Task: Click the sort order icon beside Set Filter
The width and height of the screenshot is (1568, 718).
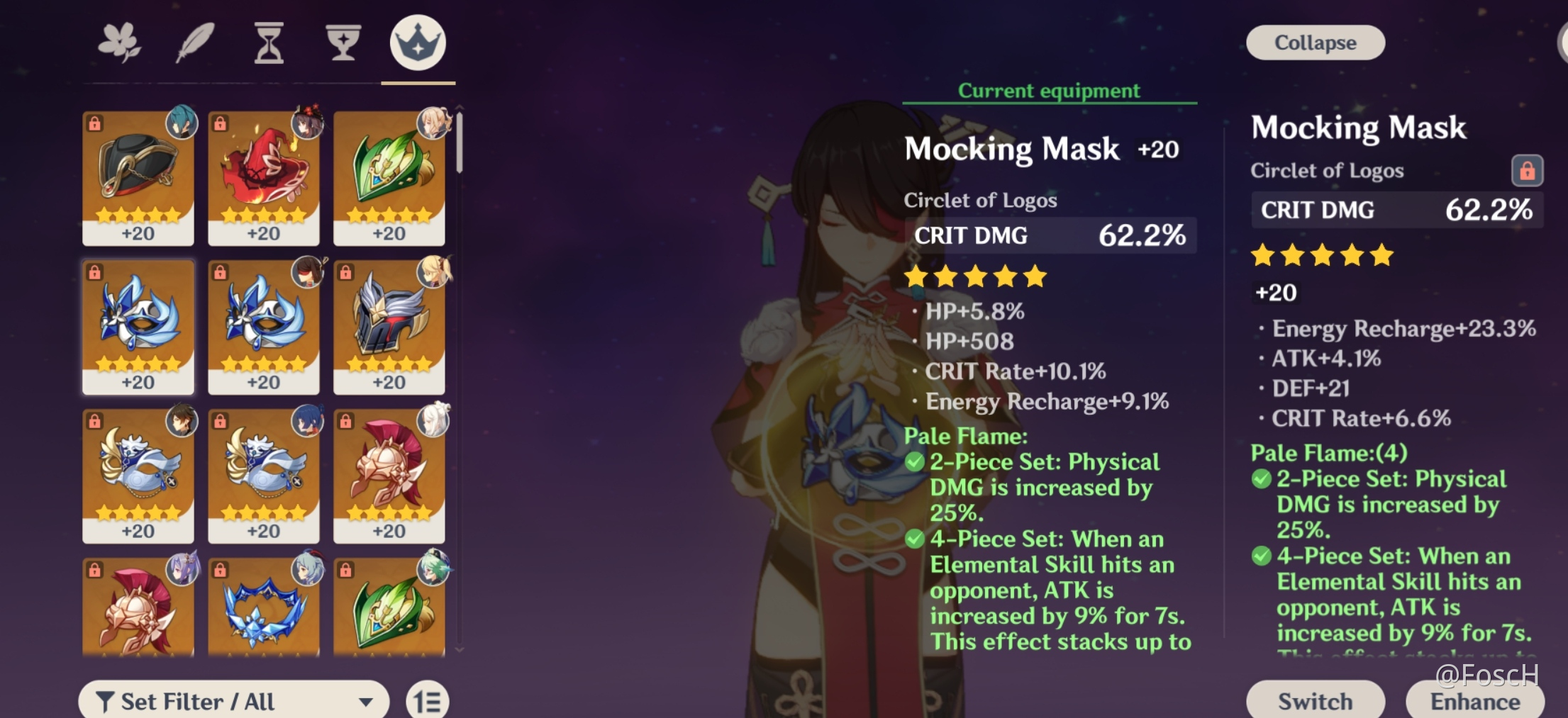Action: 428,700
